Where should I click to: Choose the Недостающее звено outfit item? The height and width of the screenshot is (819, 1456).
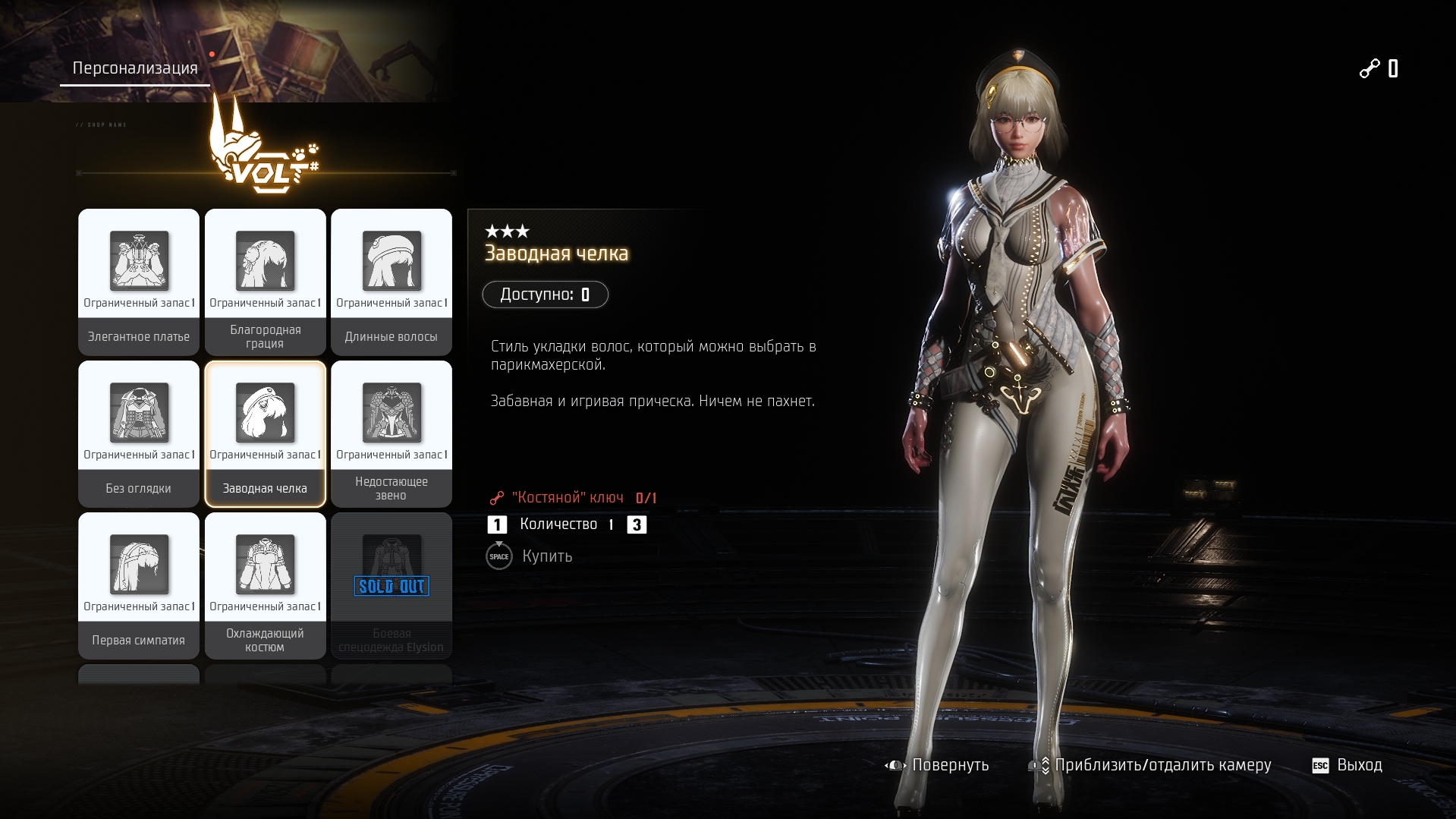(392, 433)
